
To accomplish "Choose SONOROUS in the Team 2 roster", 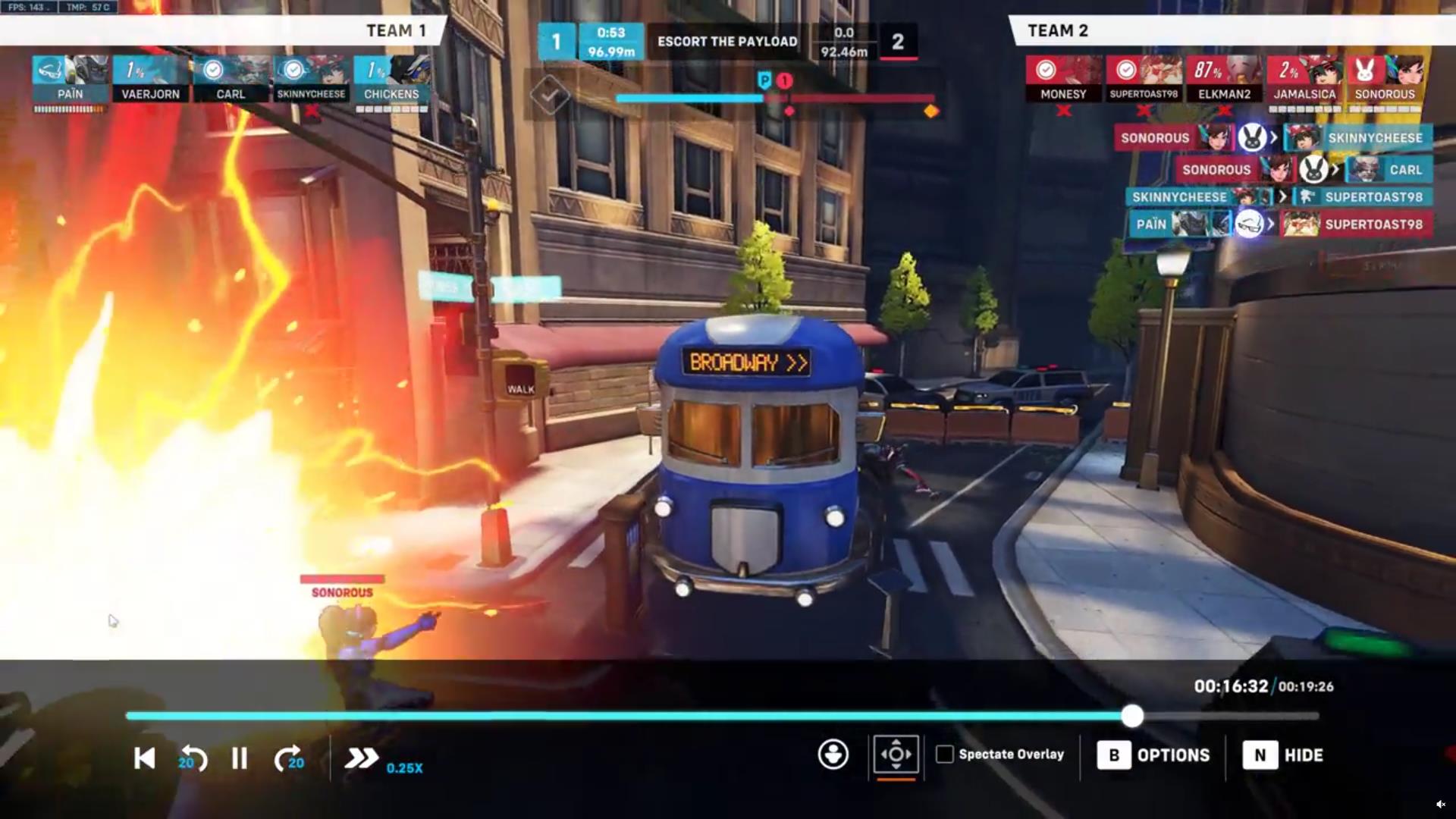I will (x=1385, y=79).
